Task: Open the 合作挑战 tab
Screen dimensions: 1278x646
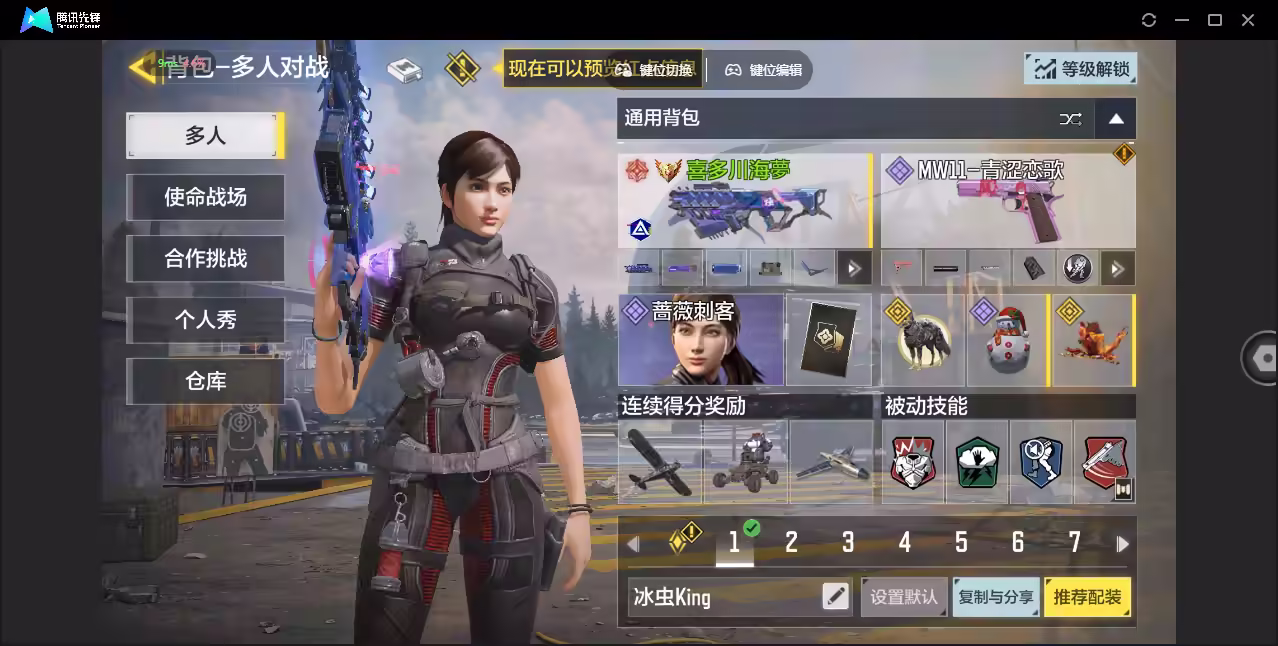Action: coord(205,258)
